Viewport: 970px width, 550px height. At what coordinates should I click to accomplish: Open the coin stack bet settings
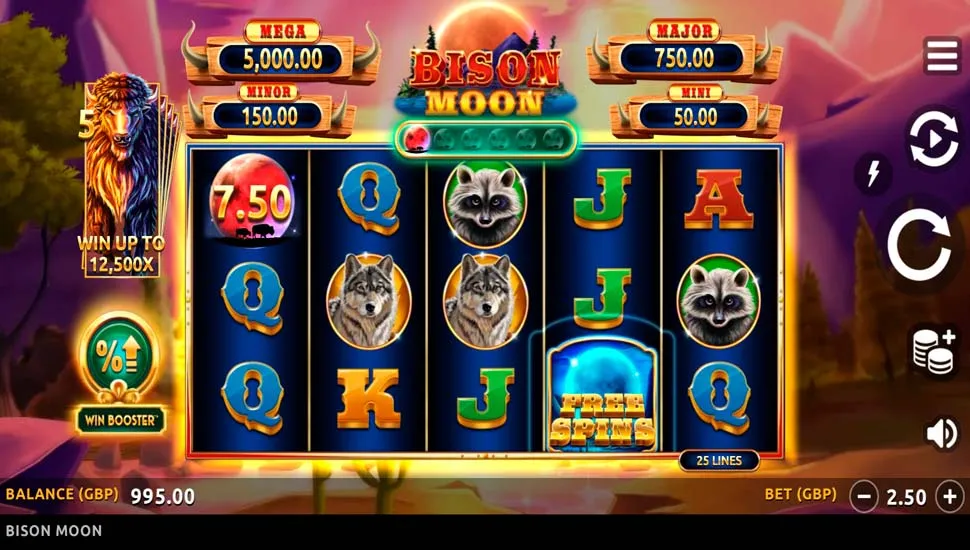932,351
